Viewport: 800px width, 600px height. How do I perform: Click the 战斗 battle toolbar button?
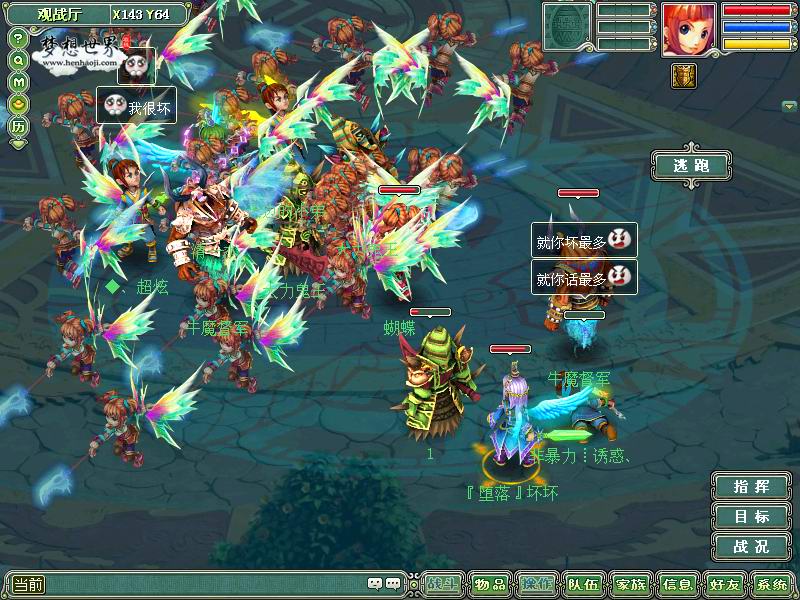click(442, 584)
